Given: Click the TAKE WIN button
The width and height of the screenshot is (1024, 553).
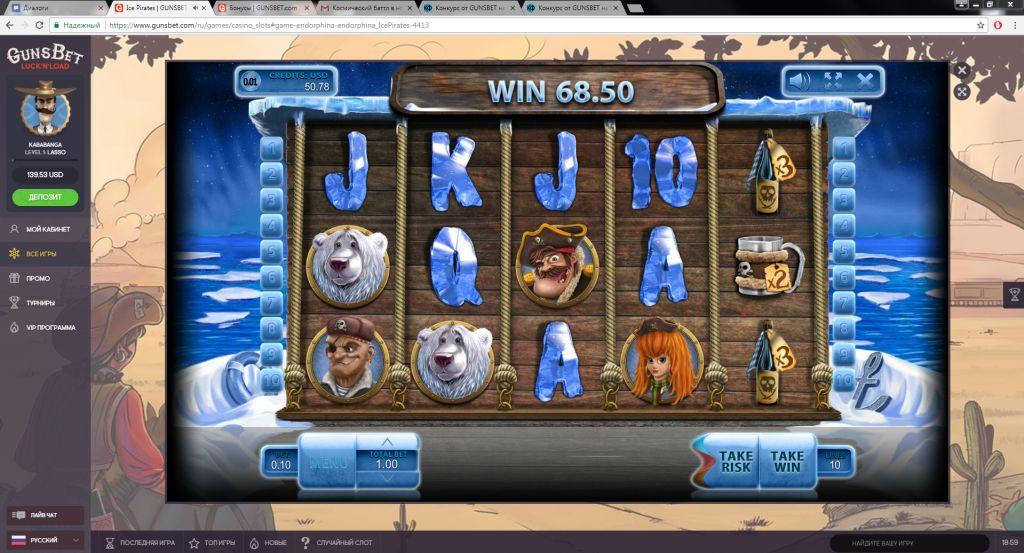Looking at the screenshot, I should pos(787,461).
